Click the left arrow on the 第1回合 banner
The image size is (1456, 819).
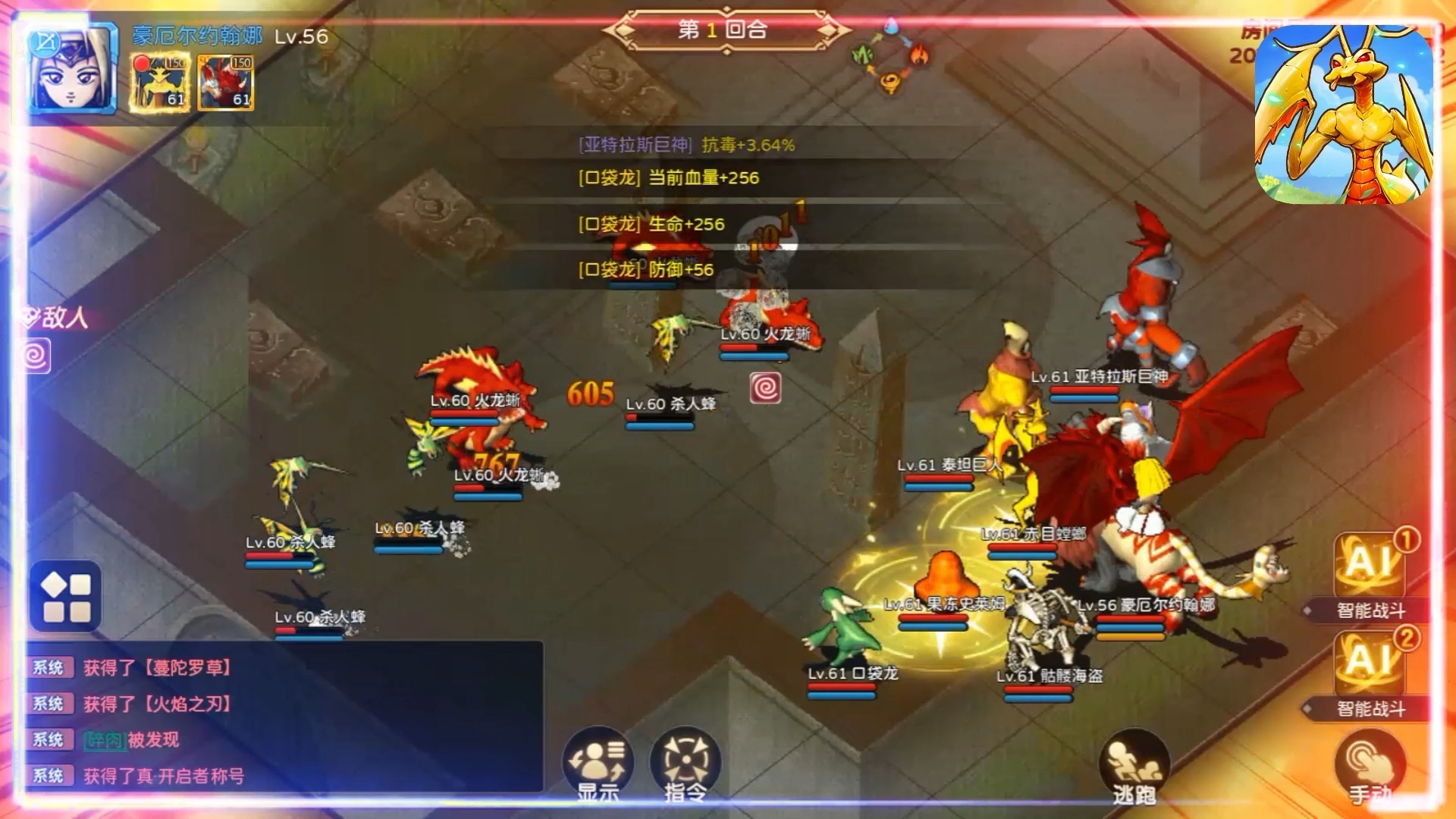pyautogui.click(x=624, y=30)
